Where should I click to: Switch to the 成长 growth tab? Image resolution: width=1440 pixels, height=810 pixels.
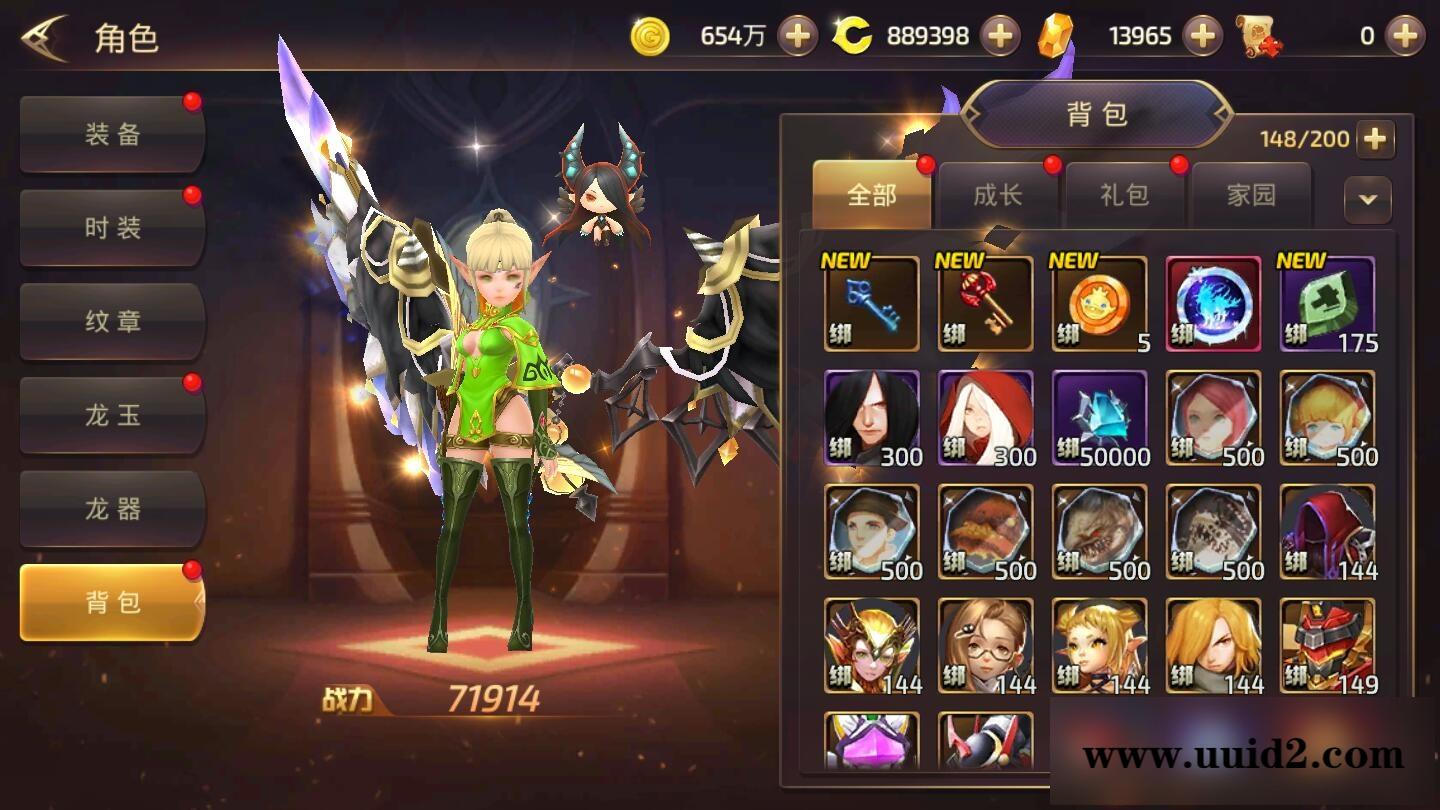point(998,195)
